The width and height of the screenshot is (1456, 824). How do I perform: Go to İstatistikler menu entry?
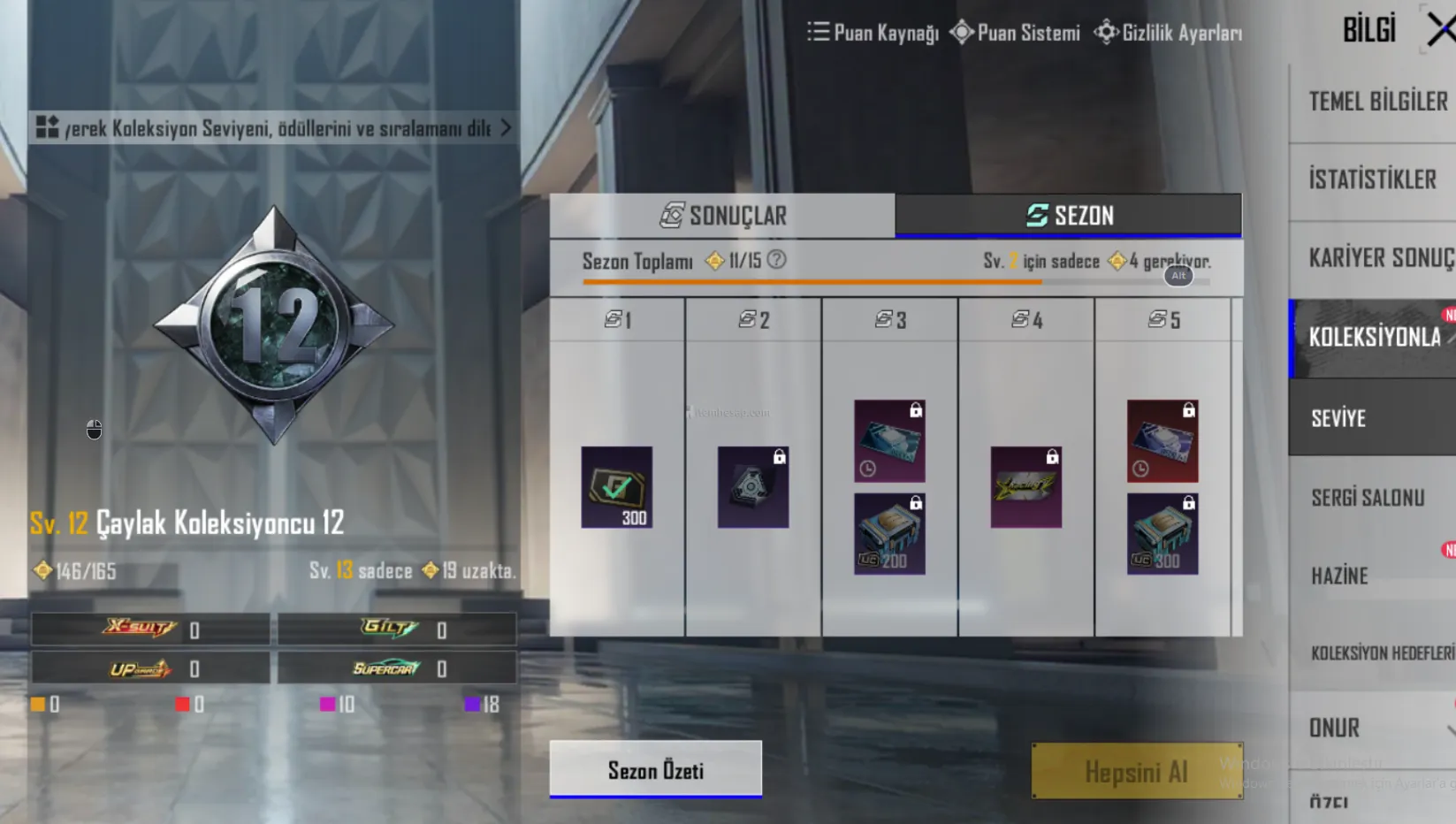coord(1372,179)
